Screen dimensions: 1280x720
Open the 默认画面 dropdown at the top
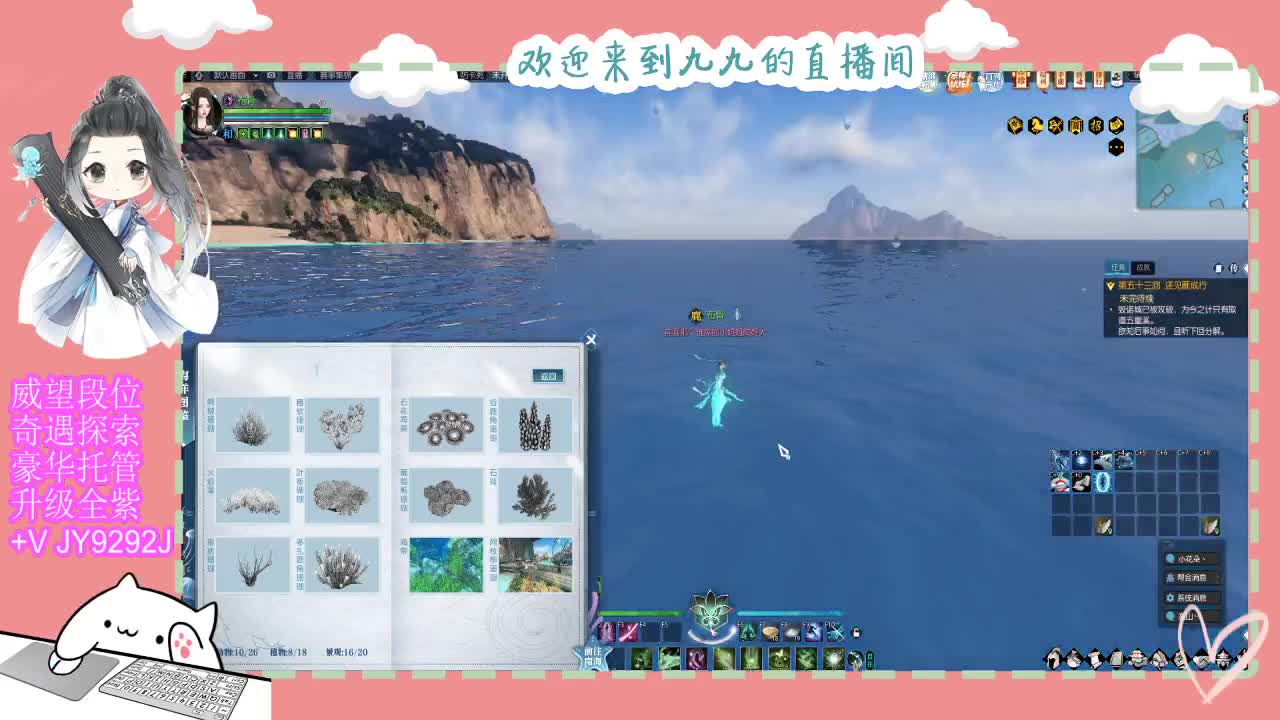(x=228, y=74)
